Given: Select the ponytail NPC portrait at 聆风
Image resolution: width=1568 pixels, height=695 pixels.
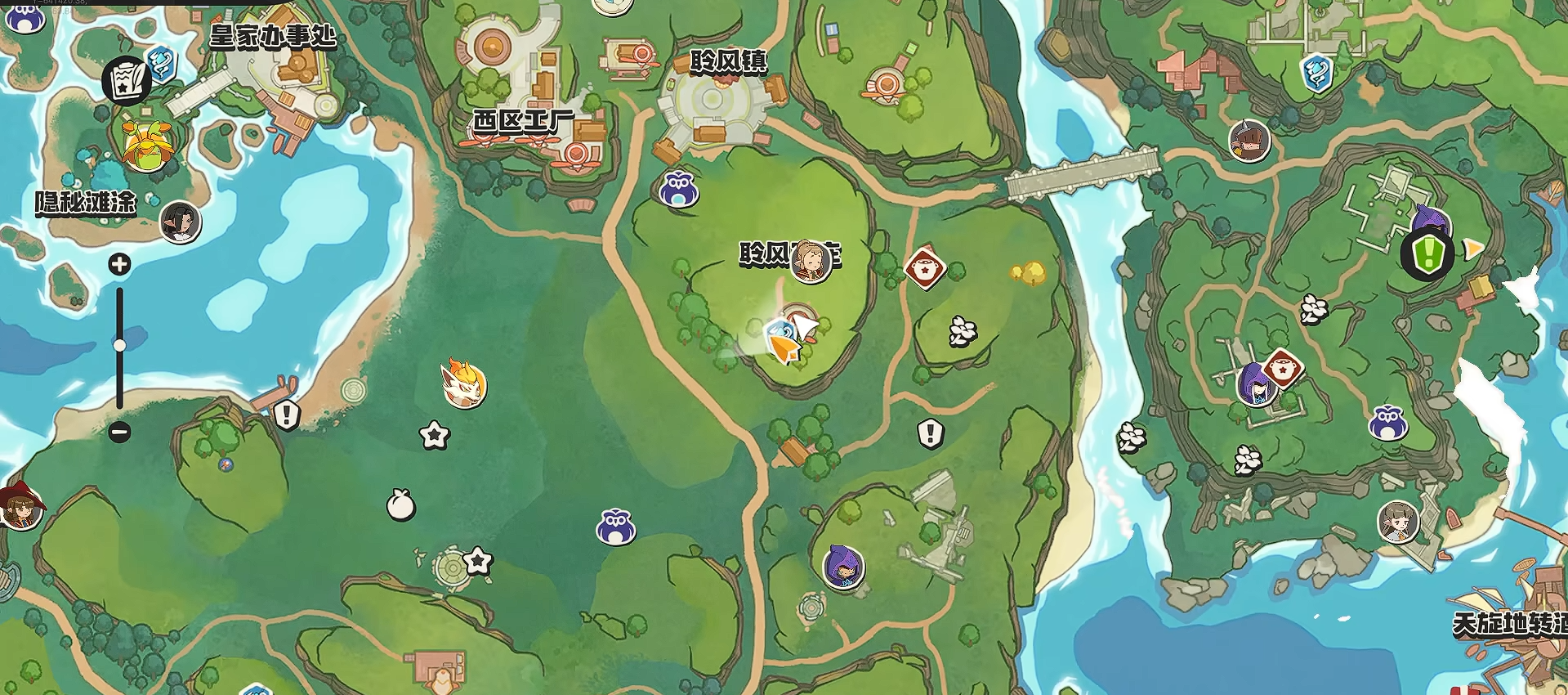Looking at the screenshot, I should click(x=811, y=262).
